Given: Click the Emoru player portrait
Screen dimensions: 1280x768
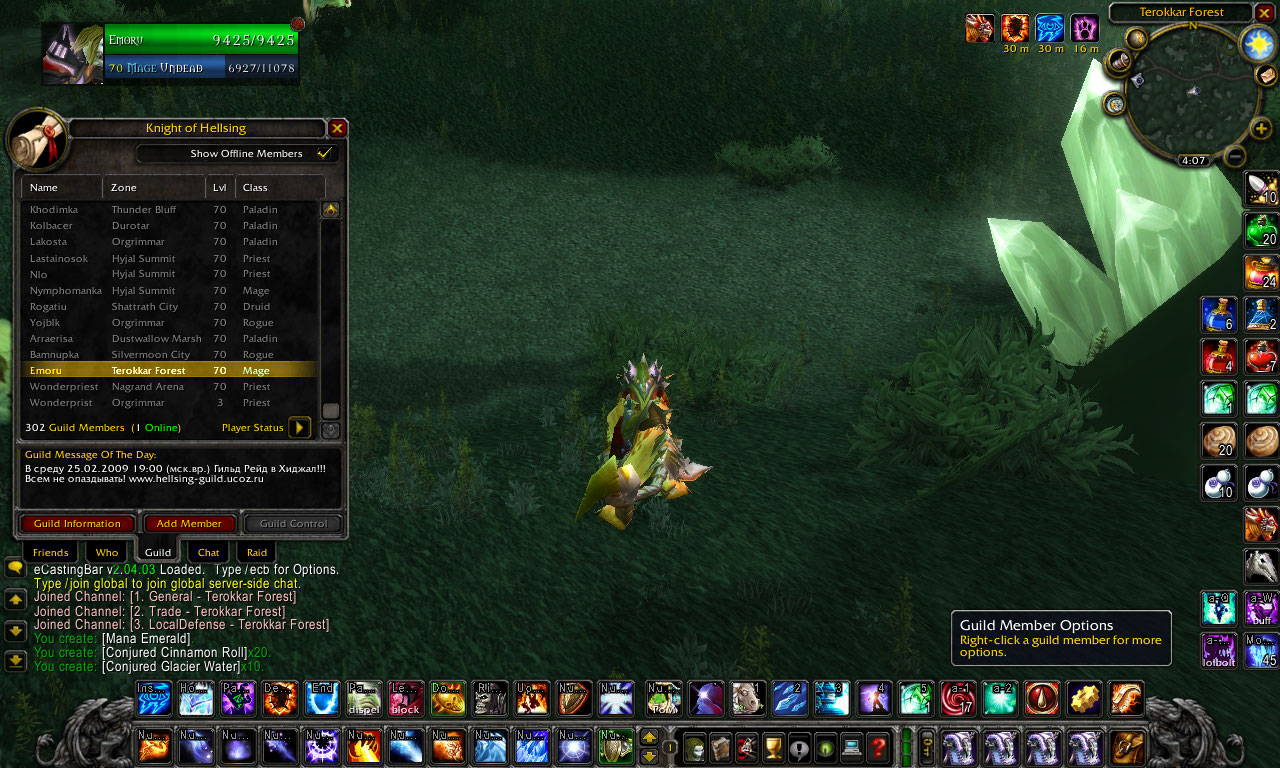Looking at the screenshot, I should tap(72, 54).
